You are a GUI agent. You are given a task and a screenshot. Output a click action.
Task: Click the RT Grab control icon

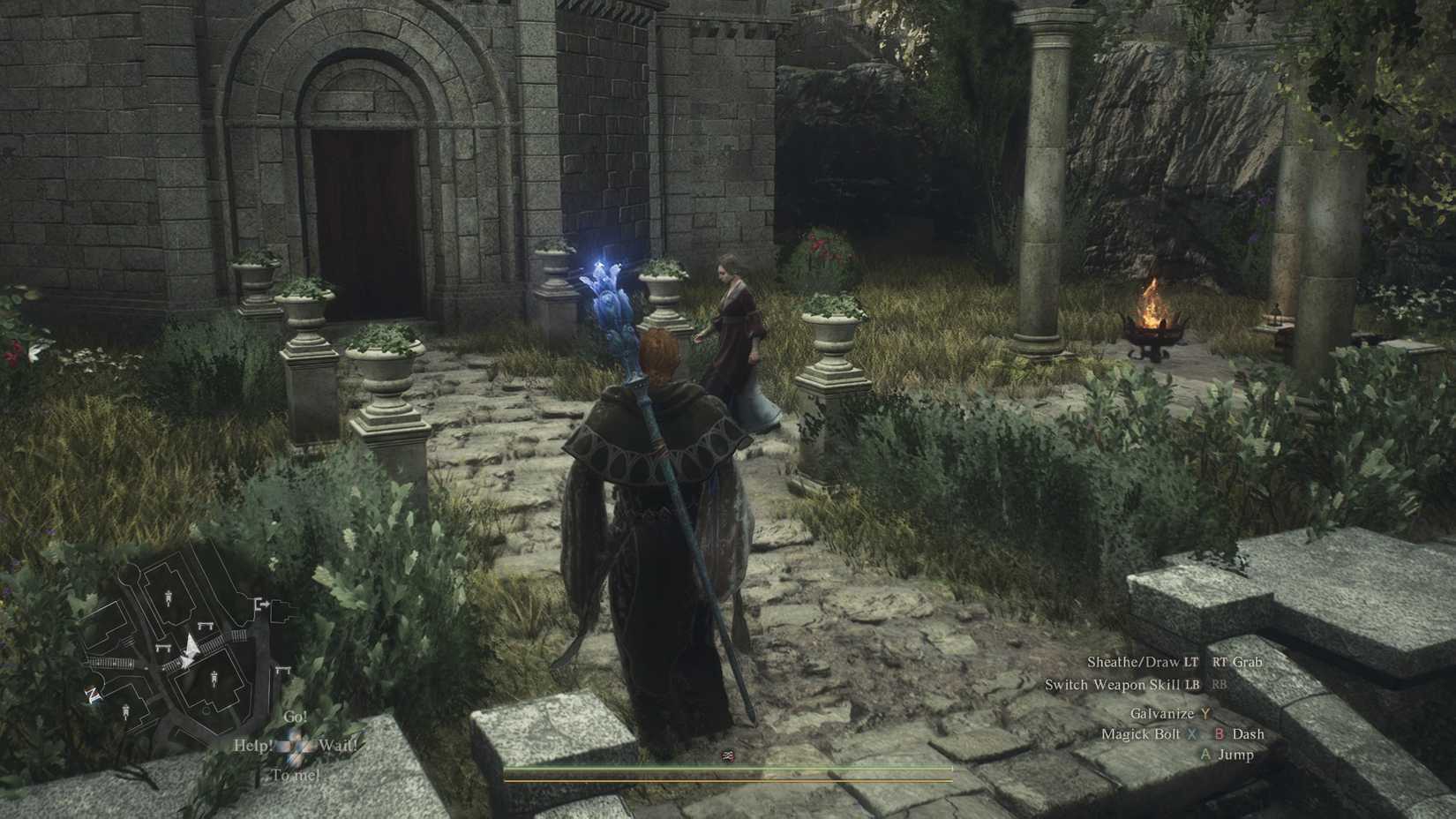tap(1221, 662)
